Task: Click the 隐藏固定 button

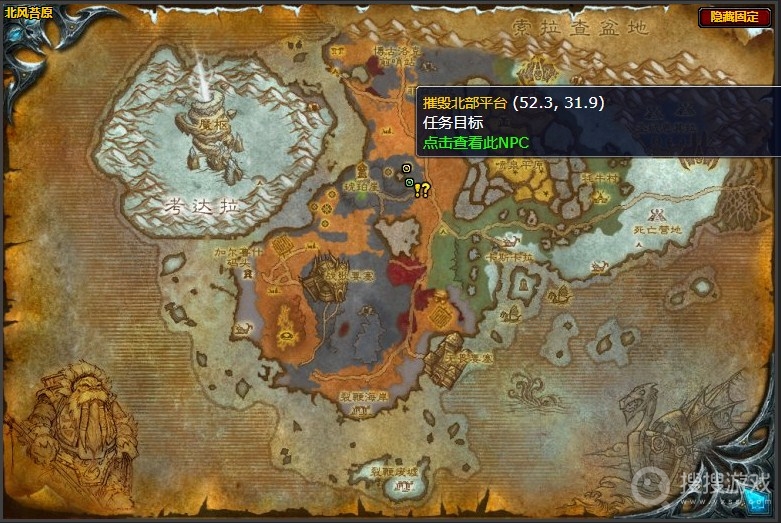Action: (x=735, y=17)
